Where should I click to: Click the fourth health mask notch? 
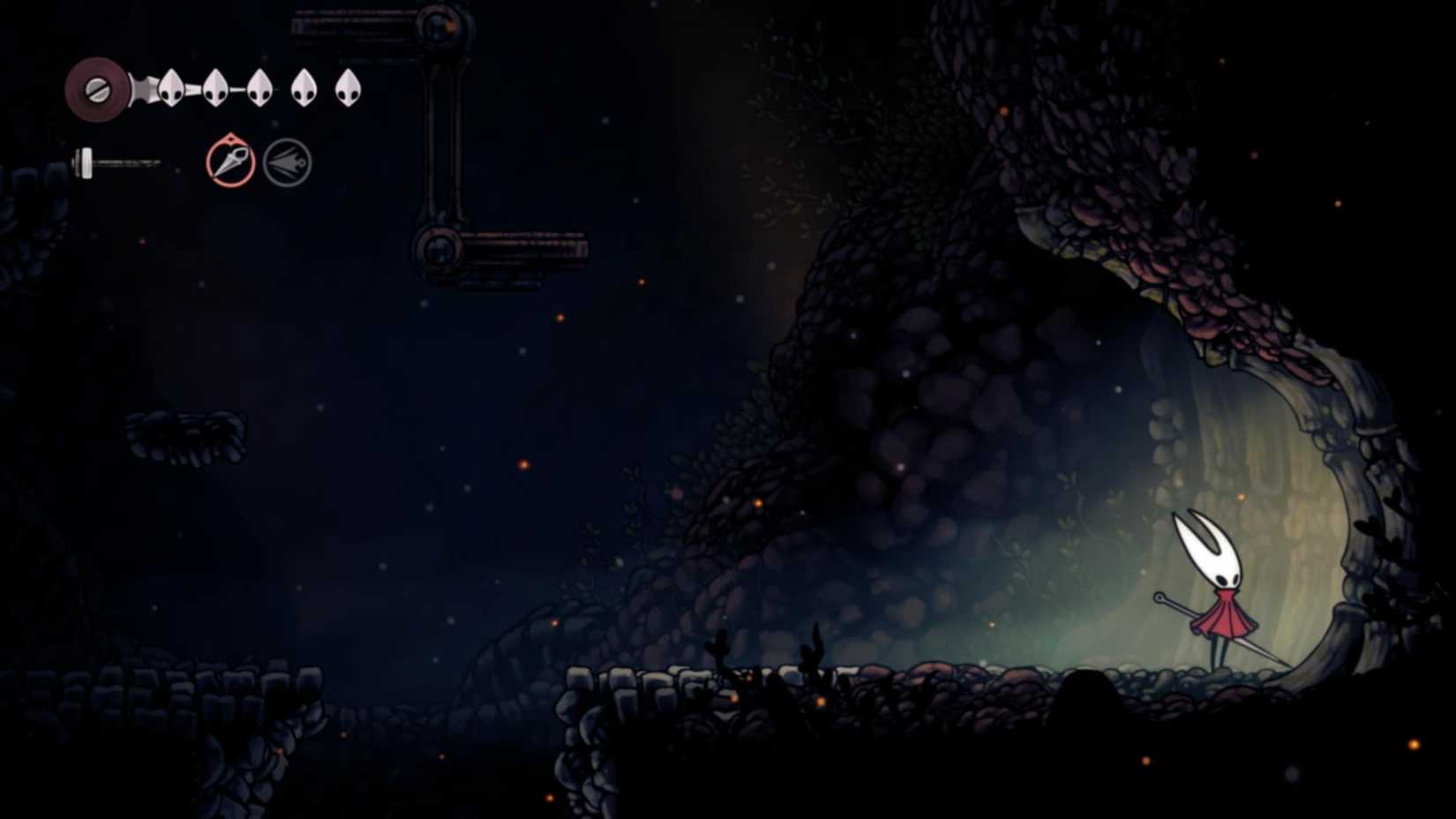click(304, 86)
